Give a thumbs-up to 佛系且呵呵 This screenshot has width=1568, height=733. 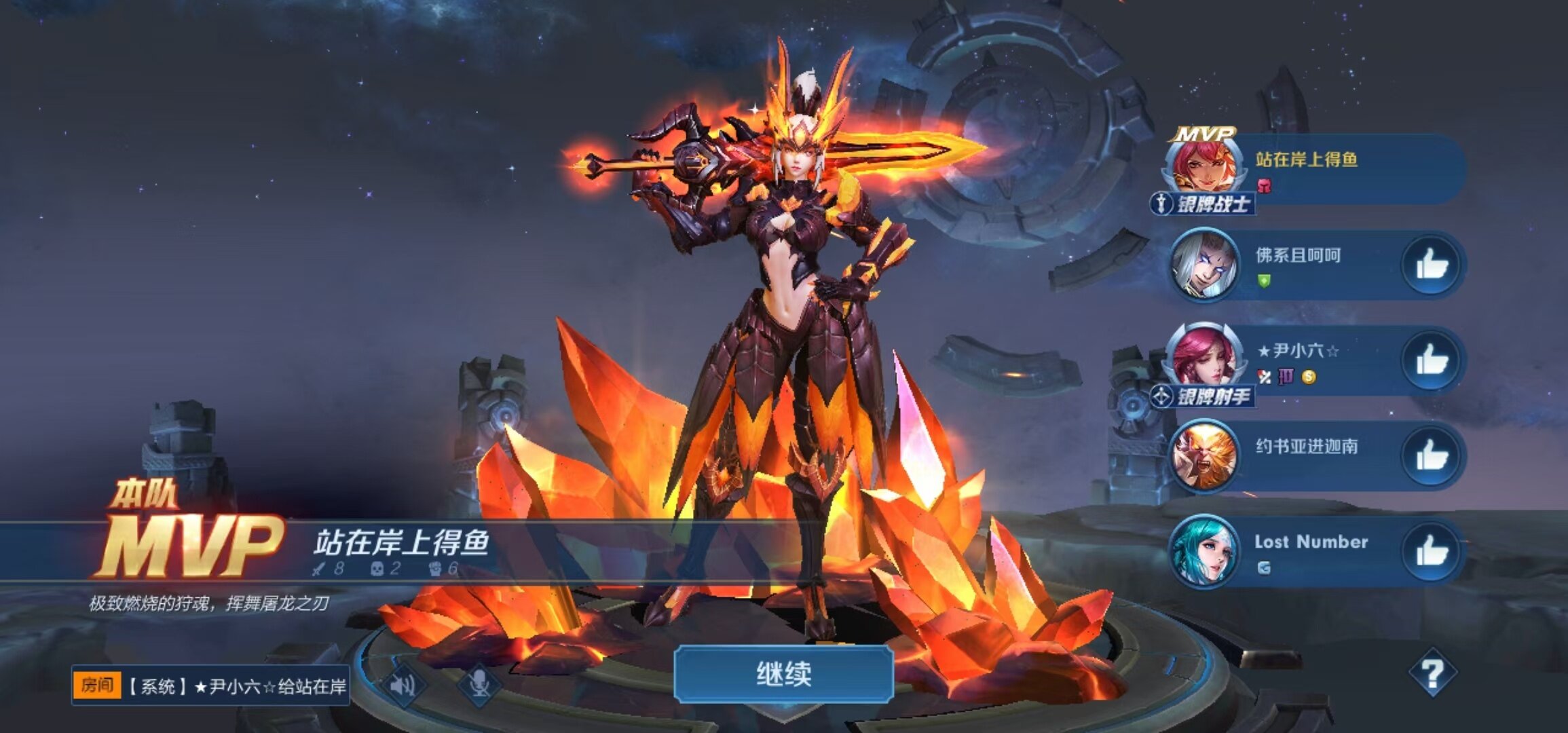point(1432,265)
